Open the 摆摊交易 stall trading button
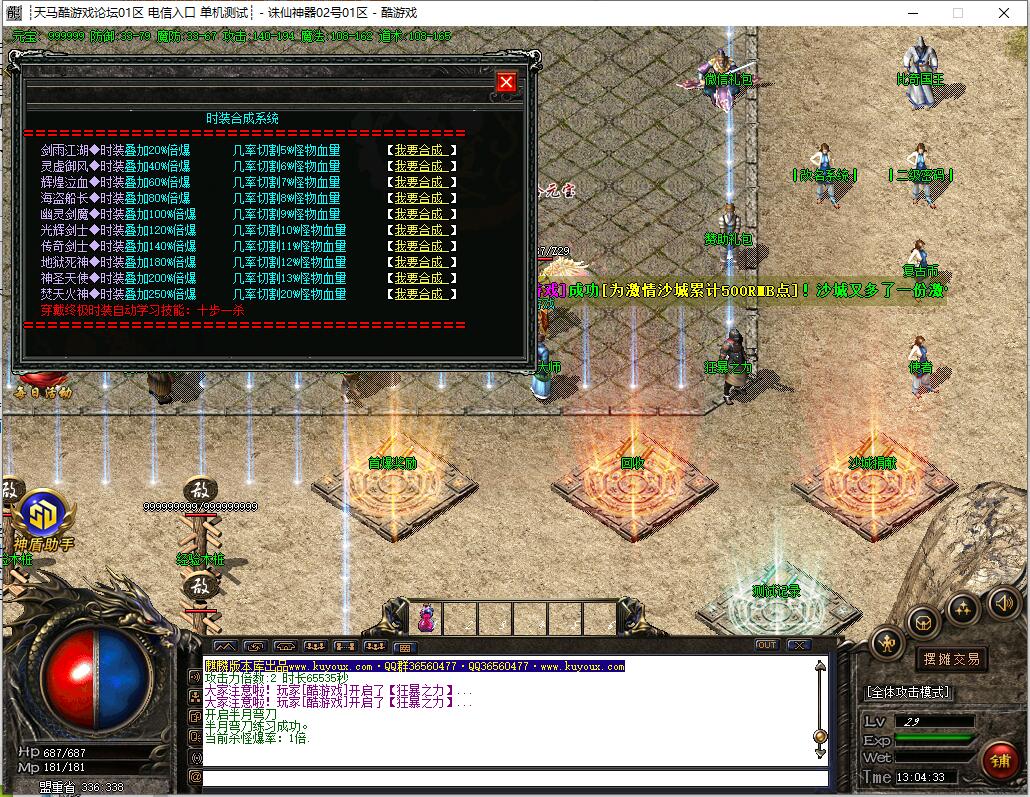Screen dimensions: 1030x797 pos(950,658)
